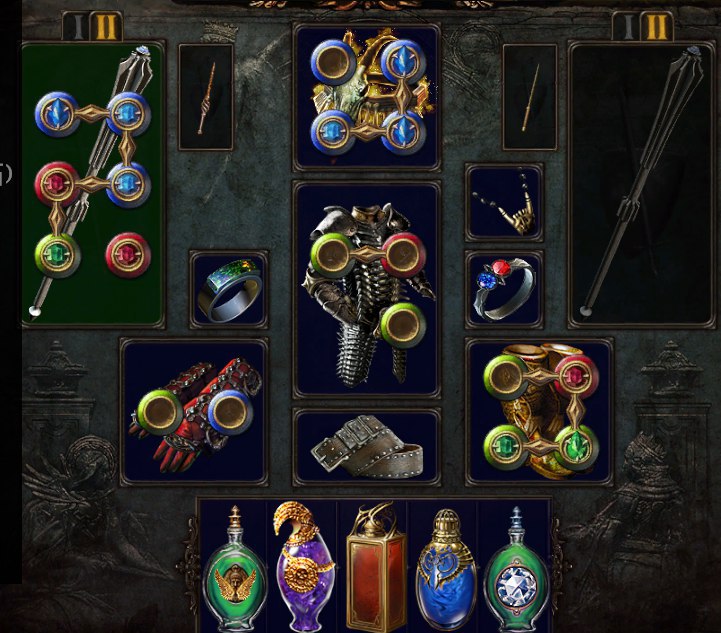Choose the blue flask with gold trim

click(445, 568)
